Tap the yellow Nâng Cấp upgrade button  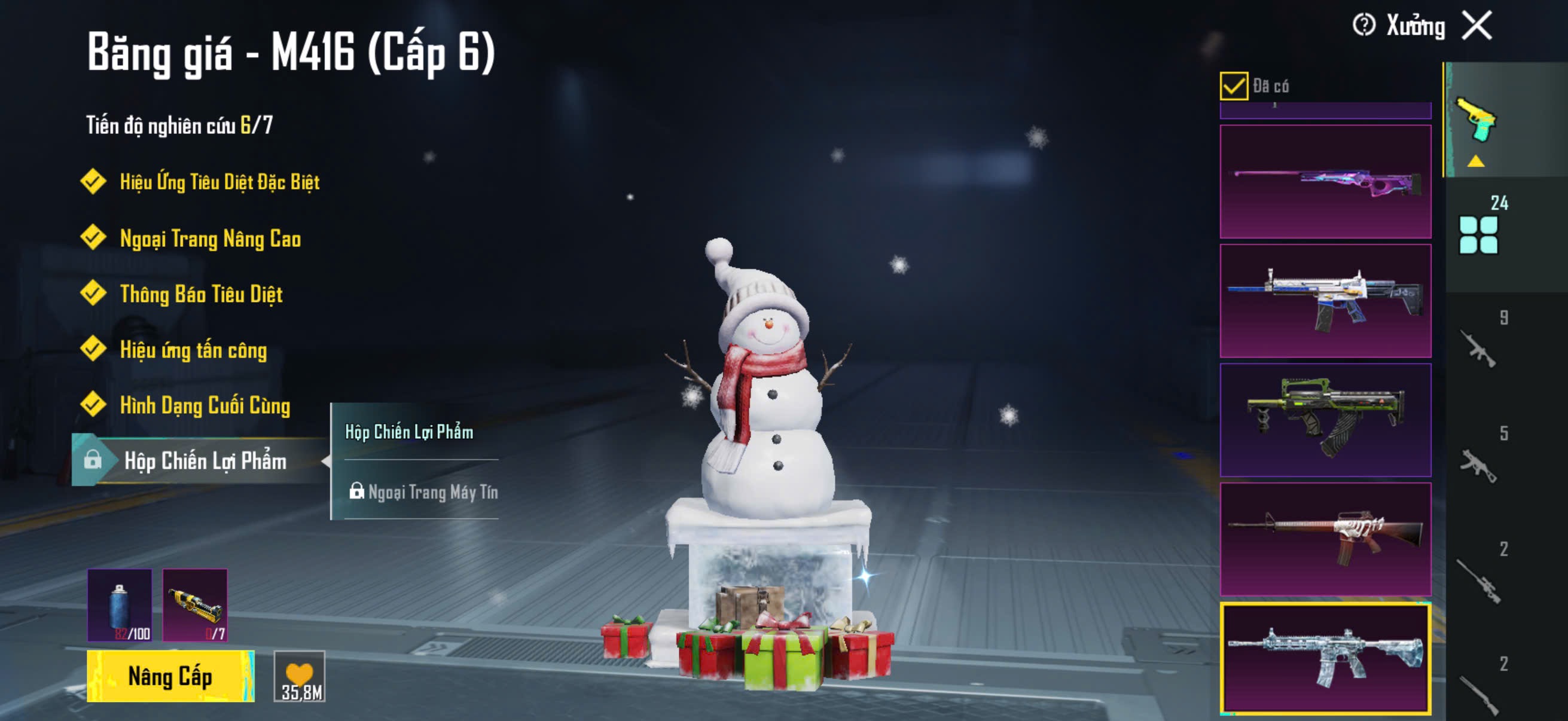[170, 676]
